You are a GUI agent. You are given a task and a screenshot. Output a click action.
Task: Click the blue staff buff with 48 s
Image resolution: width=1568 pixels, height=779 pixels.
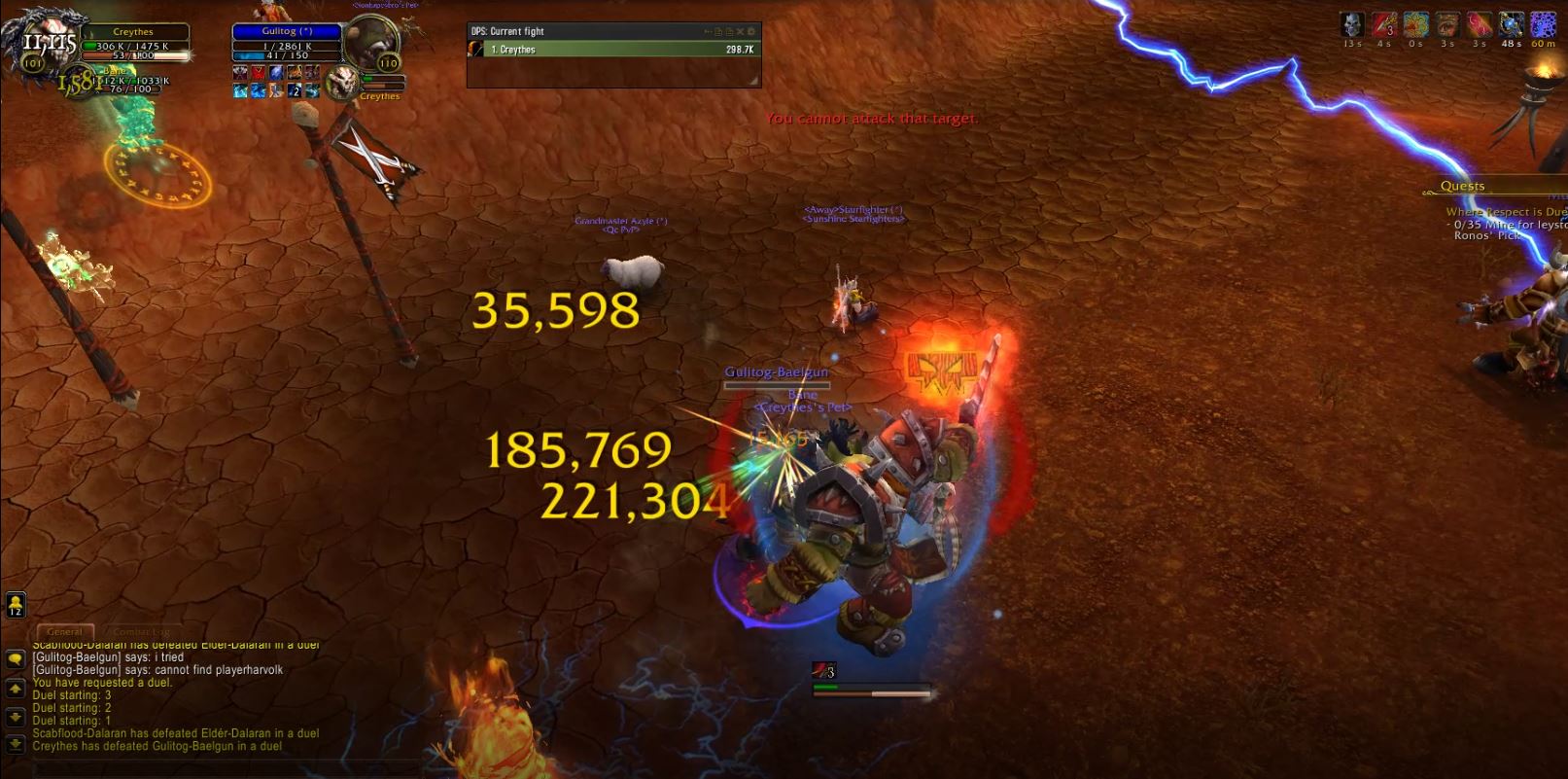point(1511,24)
